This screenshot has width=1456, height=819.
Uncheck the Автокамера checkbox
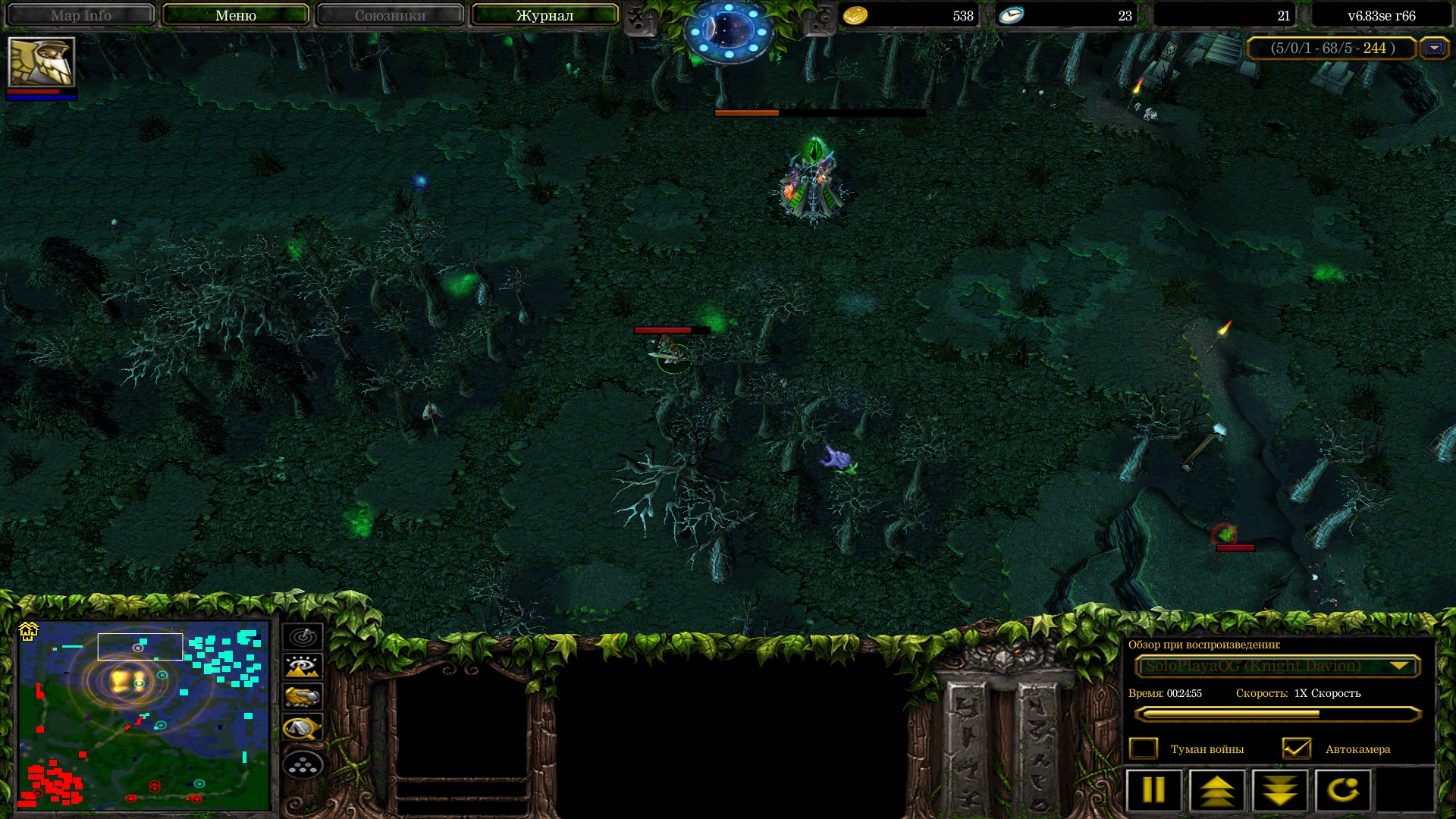click(1296, 748)
